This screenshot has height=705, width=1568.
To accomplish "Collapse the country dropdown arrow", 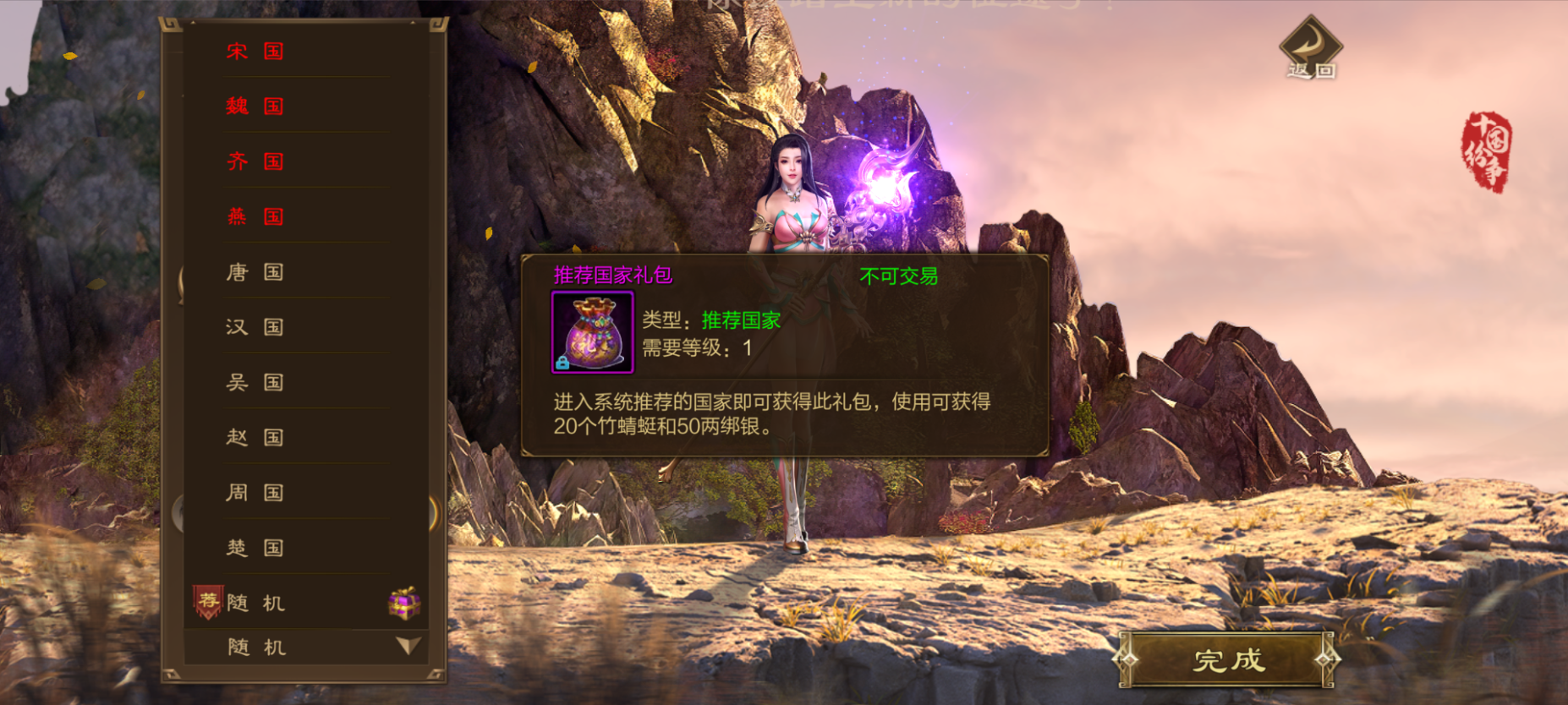I will 408,647.
